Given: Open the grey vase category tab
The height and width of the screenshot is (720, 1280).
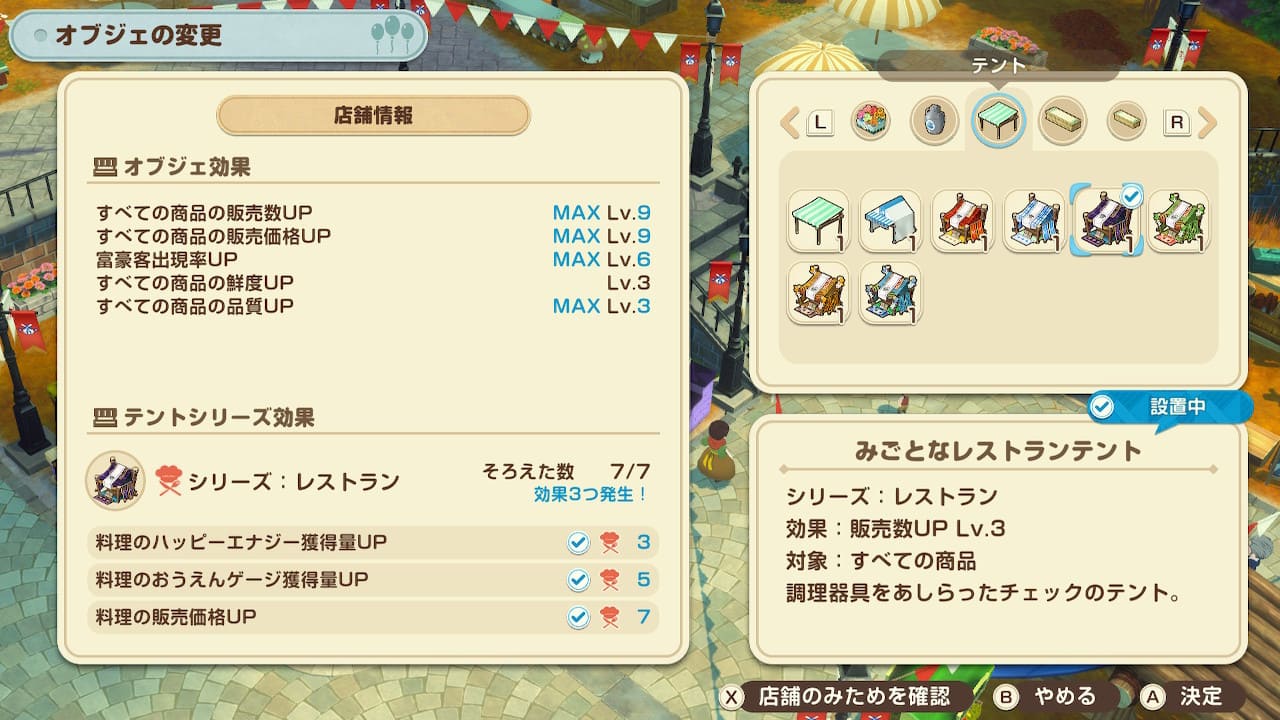Looking at the screenshot, I should (x=934, y=122).
